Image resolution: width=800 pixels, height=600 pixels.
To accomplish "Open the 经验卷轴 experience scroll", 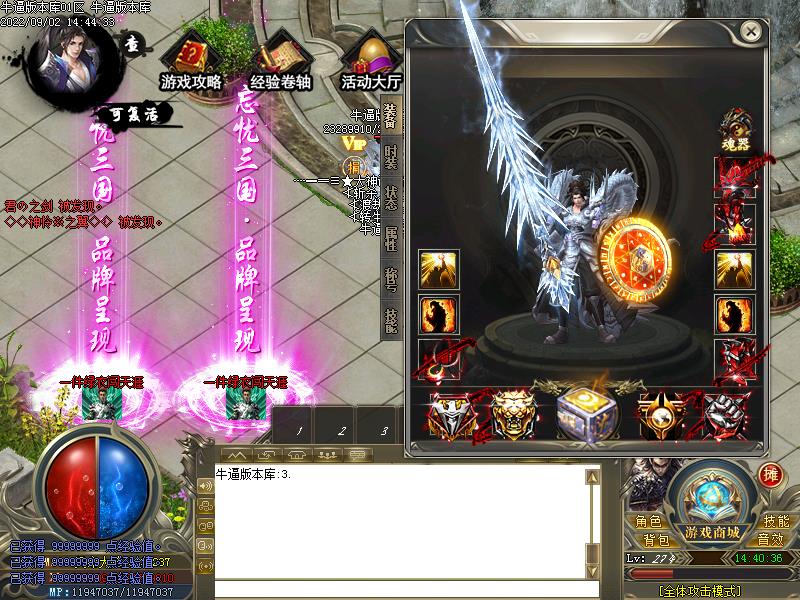I will 279,60.
